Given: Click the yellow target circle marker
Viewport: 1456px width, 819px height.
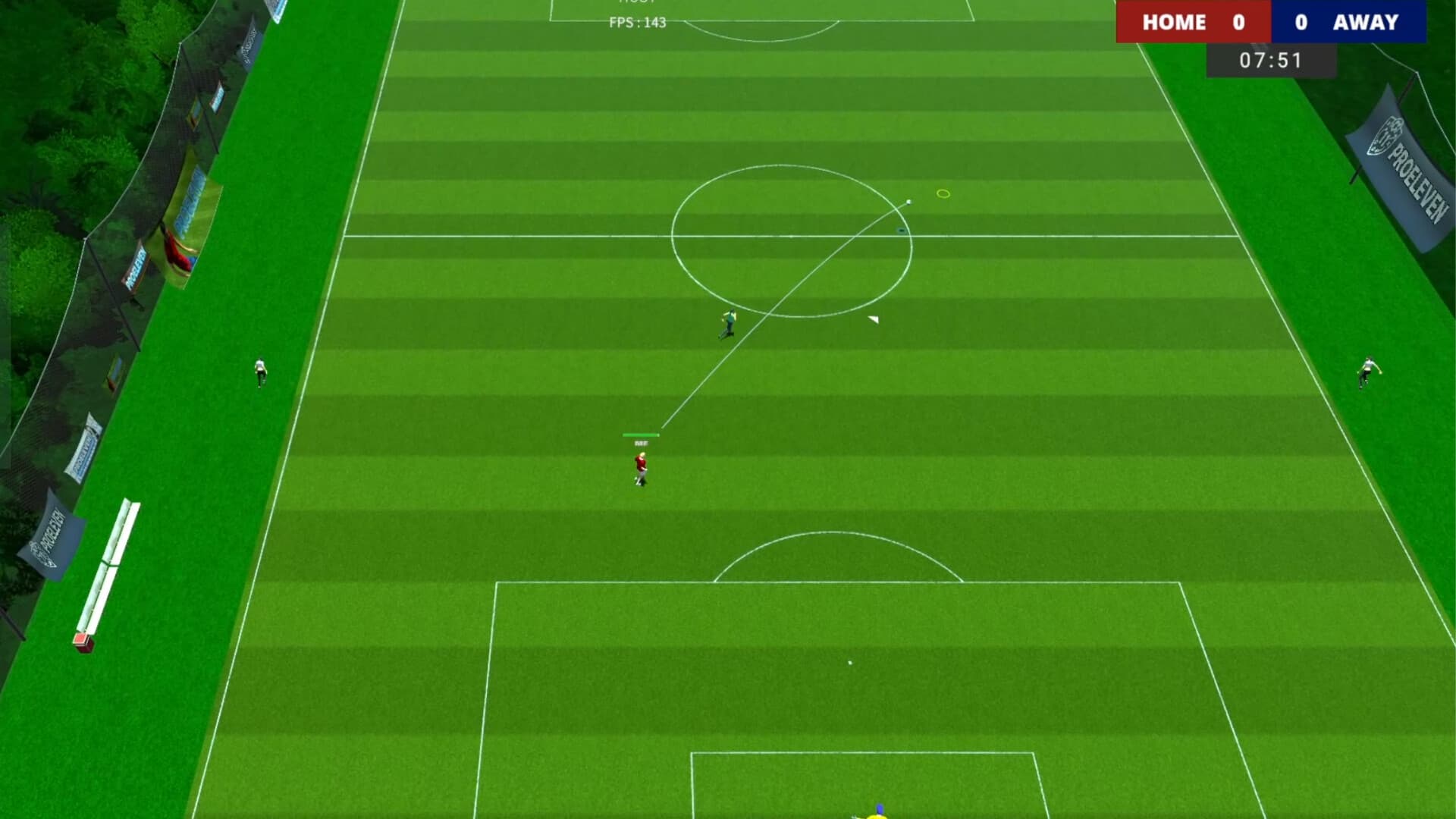Looking at the screenshot, I should pyautogui.click(x=943, y=194).
